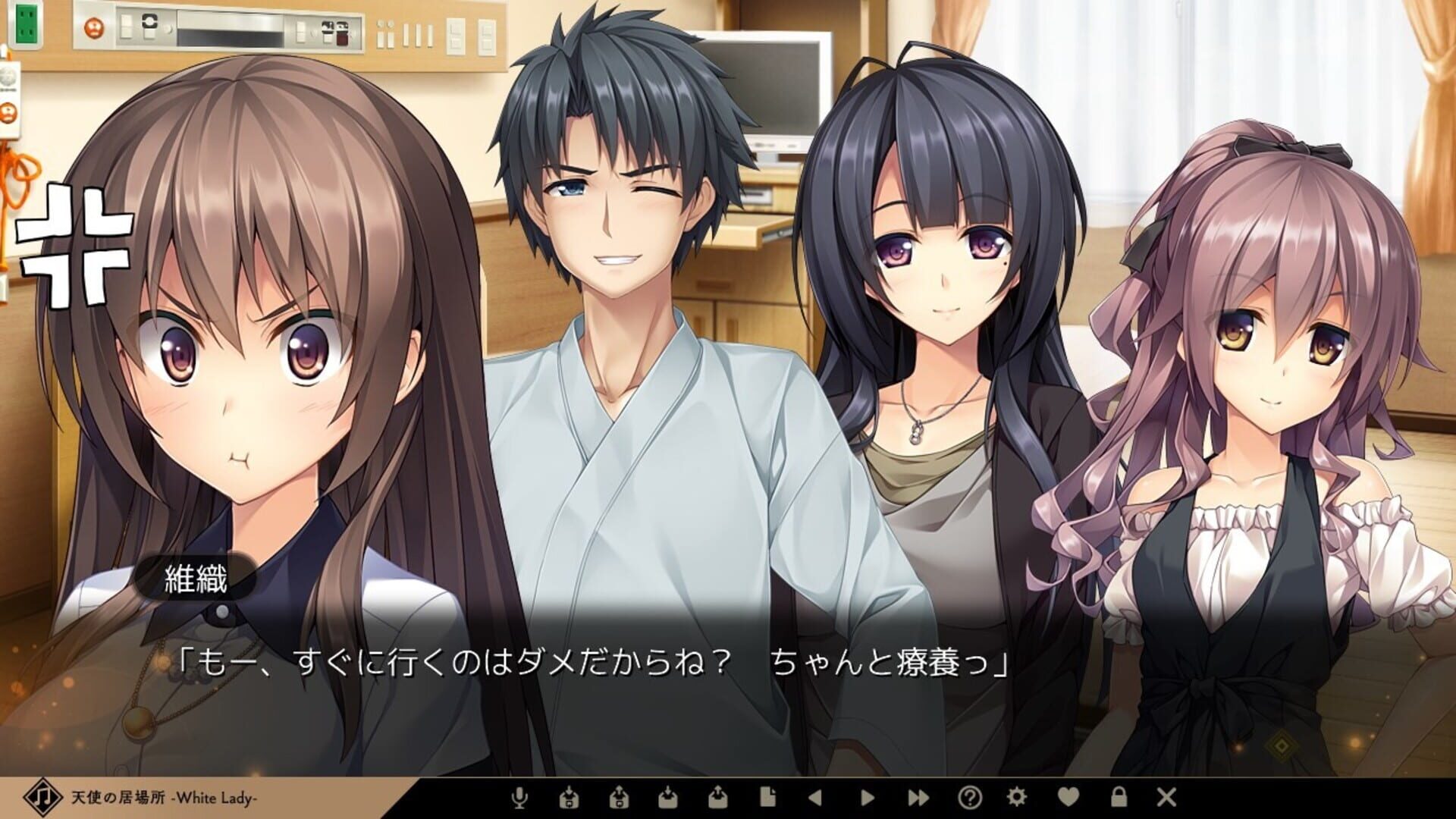Toggle the voice replay microphone
The width and height of the screenshot is (1456, 819).
coord(520,798)
